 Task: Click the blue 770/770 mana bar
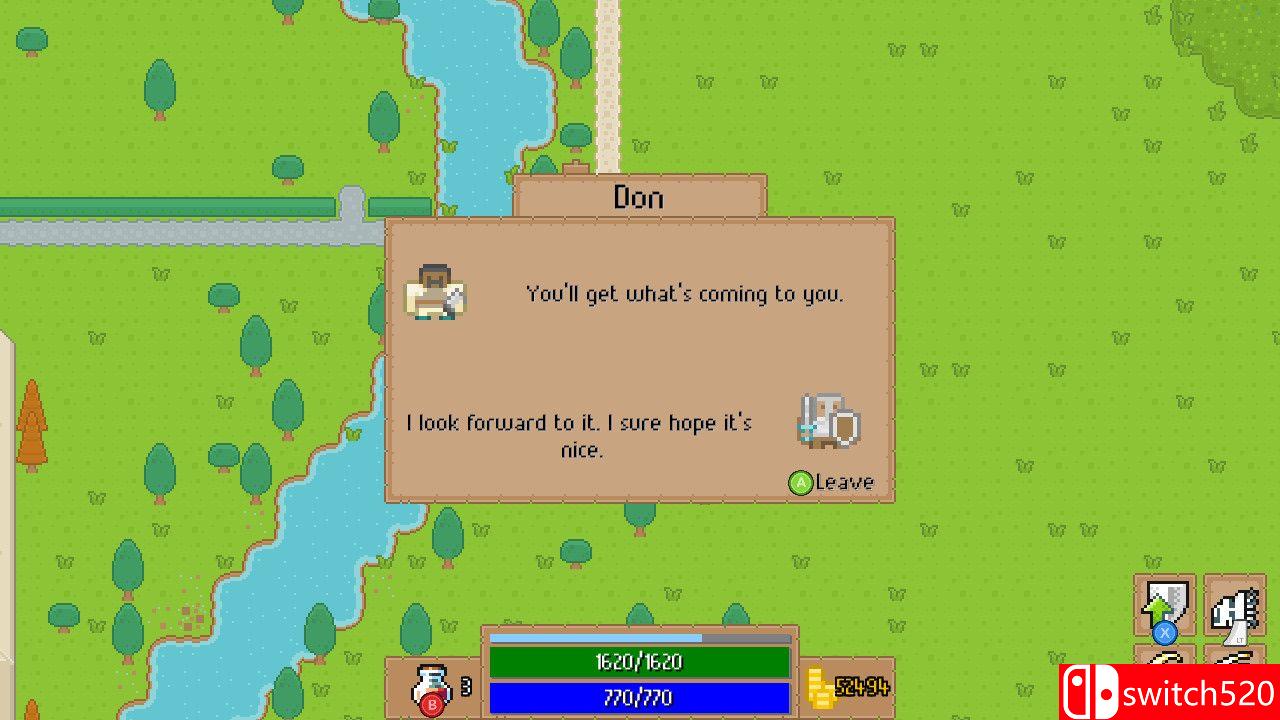pyautogui.click(x=641, y=697)
